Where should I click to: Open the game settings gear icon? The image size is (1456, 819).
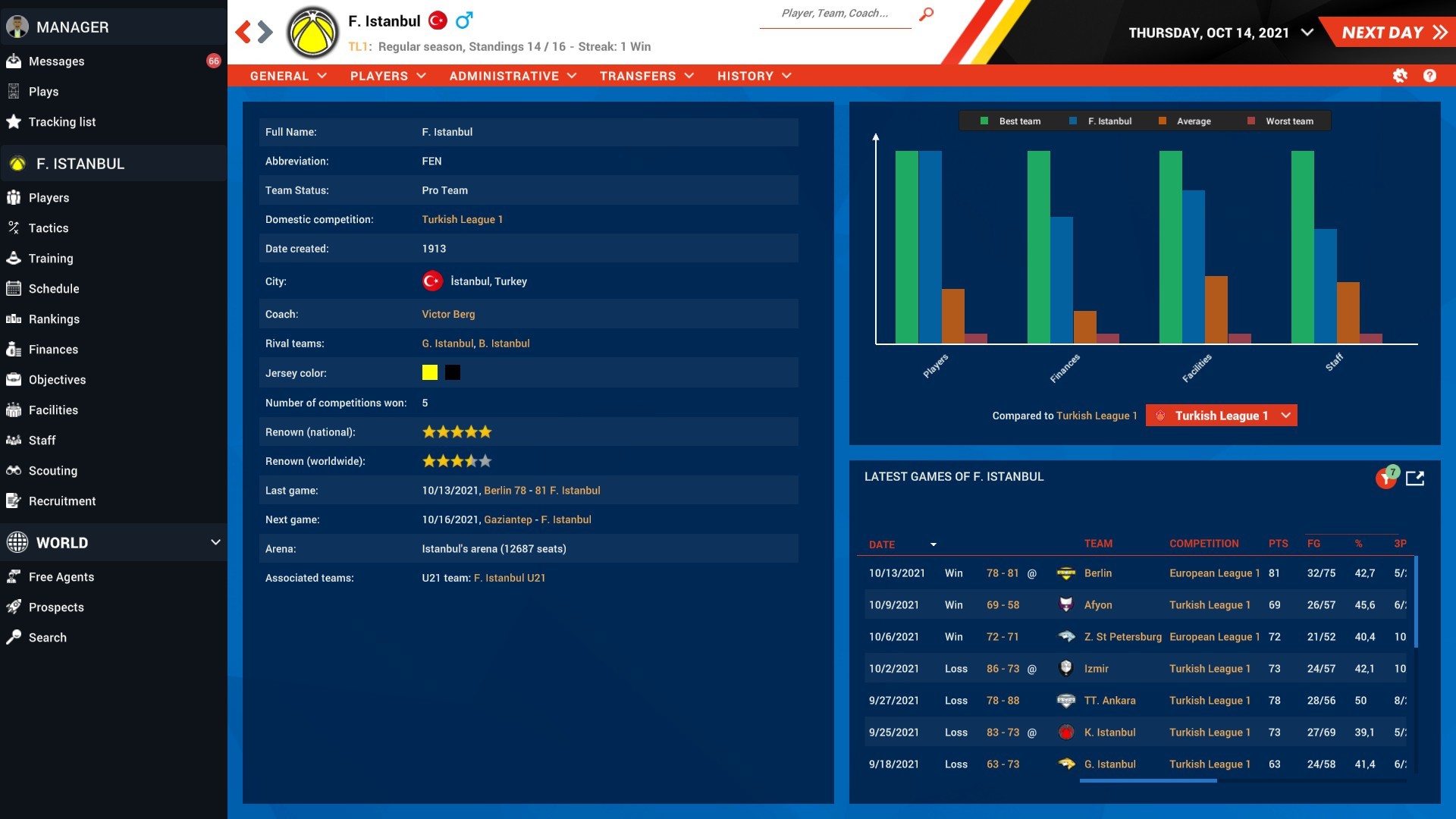[x=1400, y=76]
